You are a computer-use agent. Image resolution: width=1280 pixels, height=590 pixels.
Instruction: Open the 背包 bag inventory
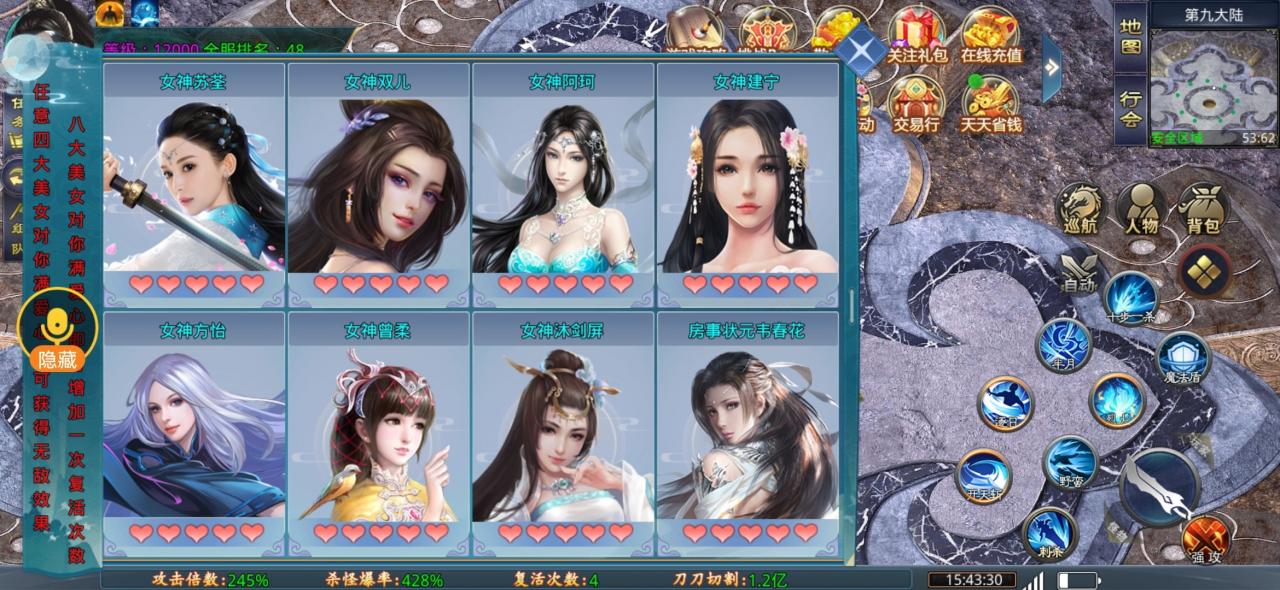coord(1203,210)
